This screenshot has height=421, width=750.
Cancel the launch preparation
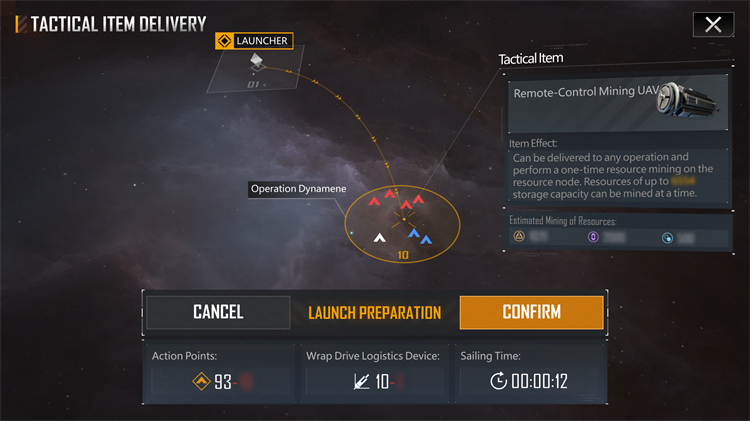coord(218,312)
